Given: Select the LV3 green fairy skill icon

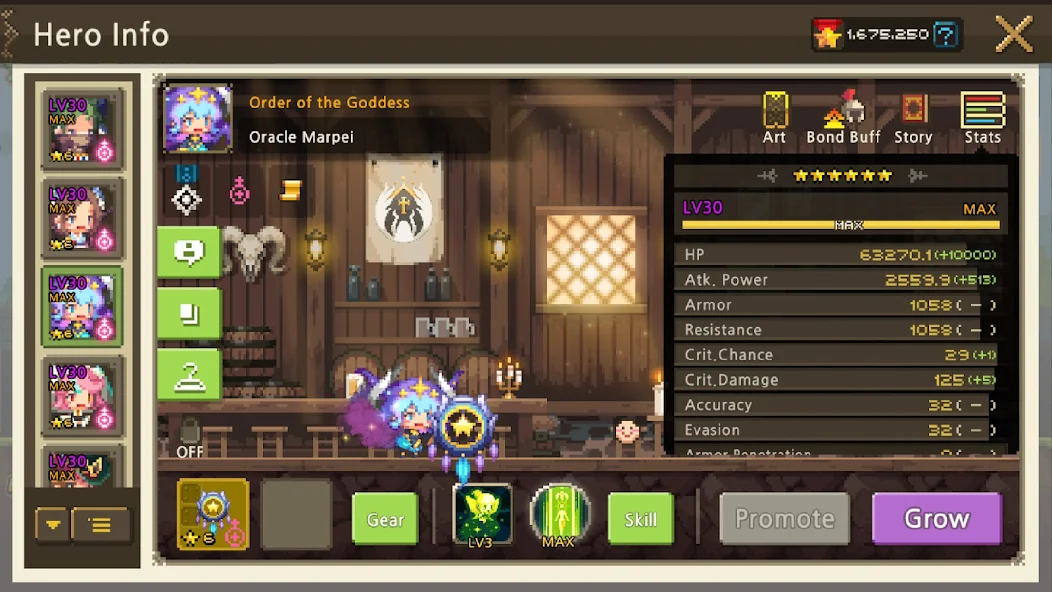Looking at the screenshot, I should click(483, 514).
